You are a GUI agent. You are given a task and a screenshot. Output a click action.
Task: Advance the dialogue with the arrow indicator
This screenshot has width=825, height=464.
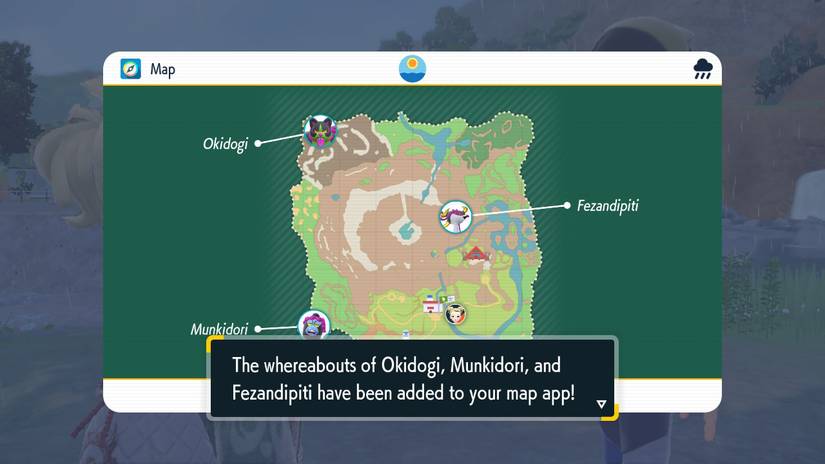601,404
